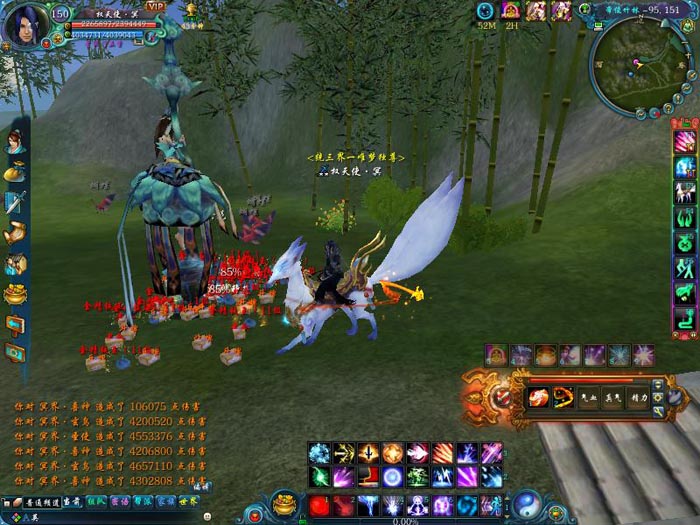Image resolution: width=700 pixels, height=525 pixels.
Task: Click the player character portrait
Action: point(24,23)
